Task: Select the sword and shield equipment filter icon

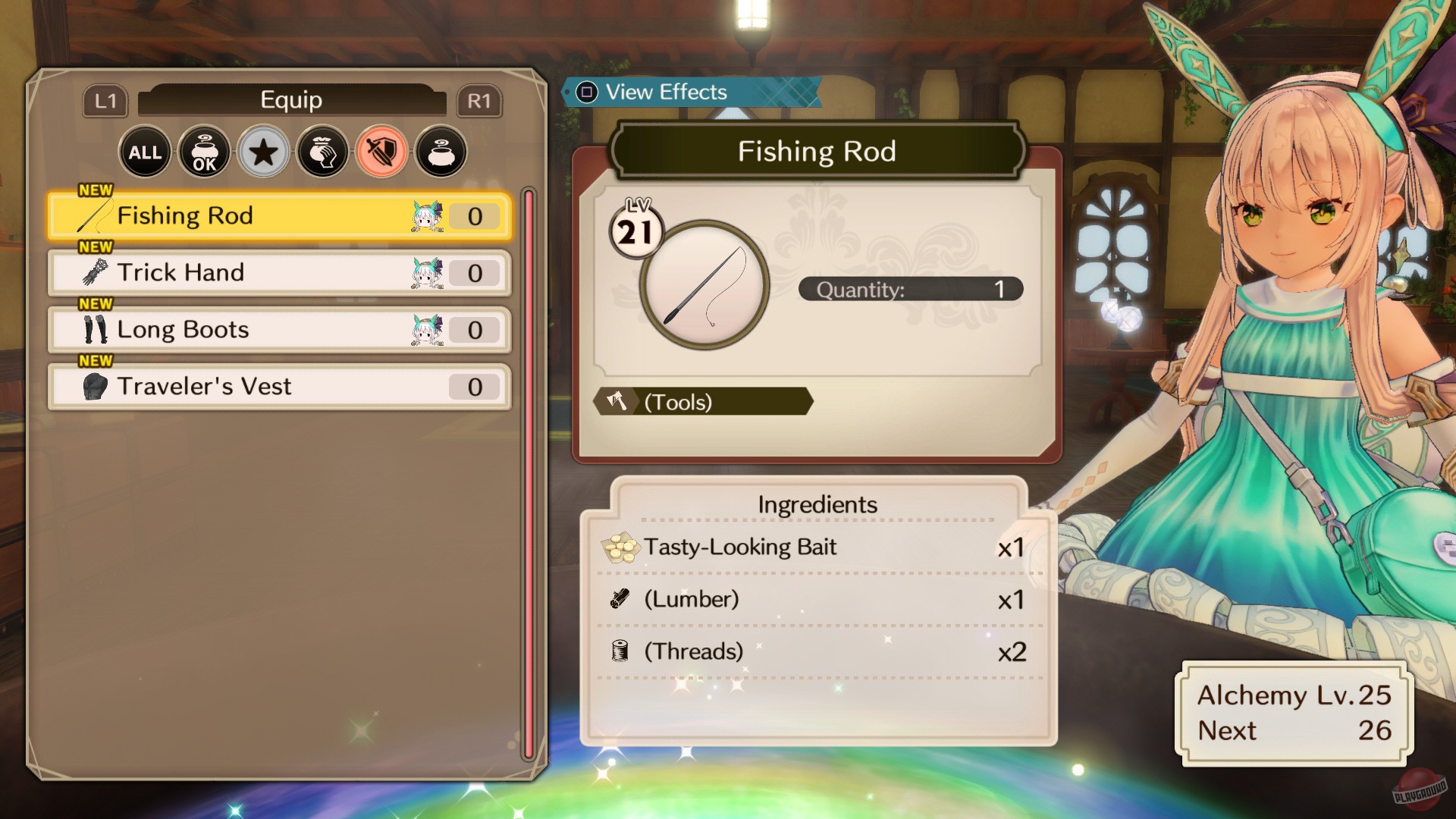Action: click(x=381, y=152)
